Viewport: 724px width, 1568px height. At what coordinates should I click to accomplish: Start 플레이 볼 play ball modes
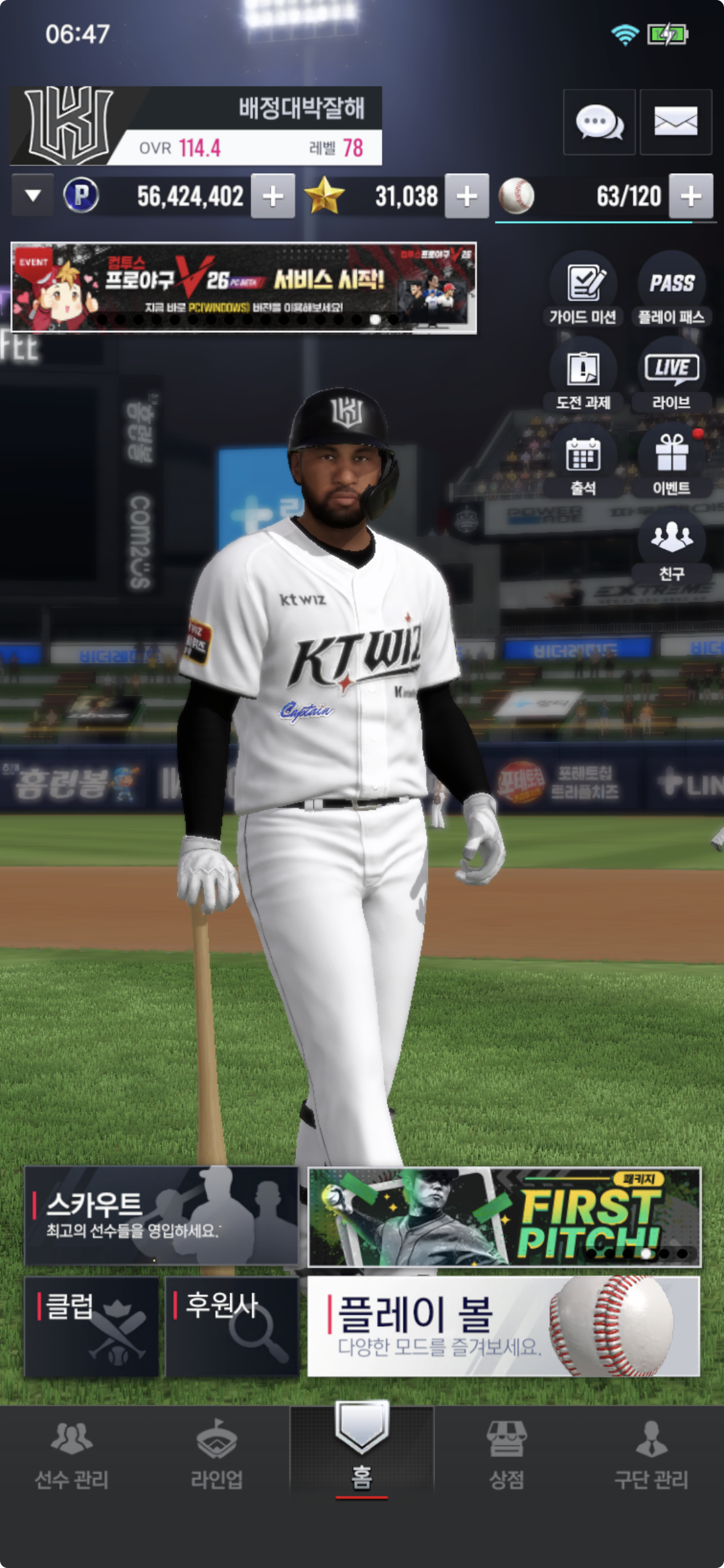(503, 1327)
